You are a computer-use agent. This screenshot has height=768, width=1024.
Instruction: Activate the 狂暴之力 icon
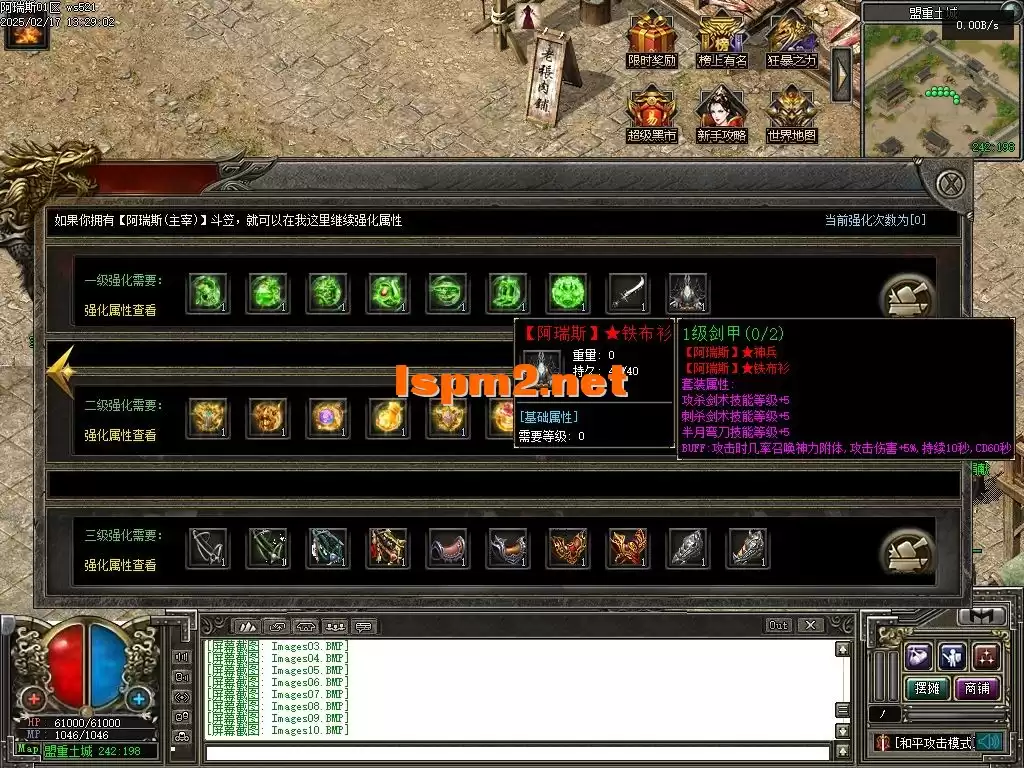(792, 38)
